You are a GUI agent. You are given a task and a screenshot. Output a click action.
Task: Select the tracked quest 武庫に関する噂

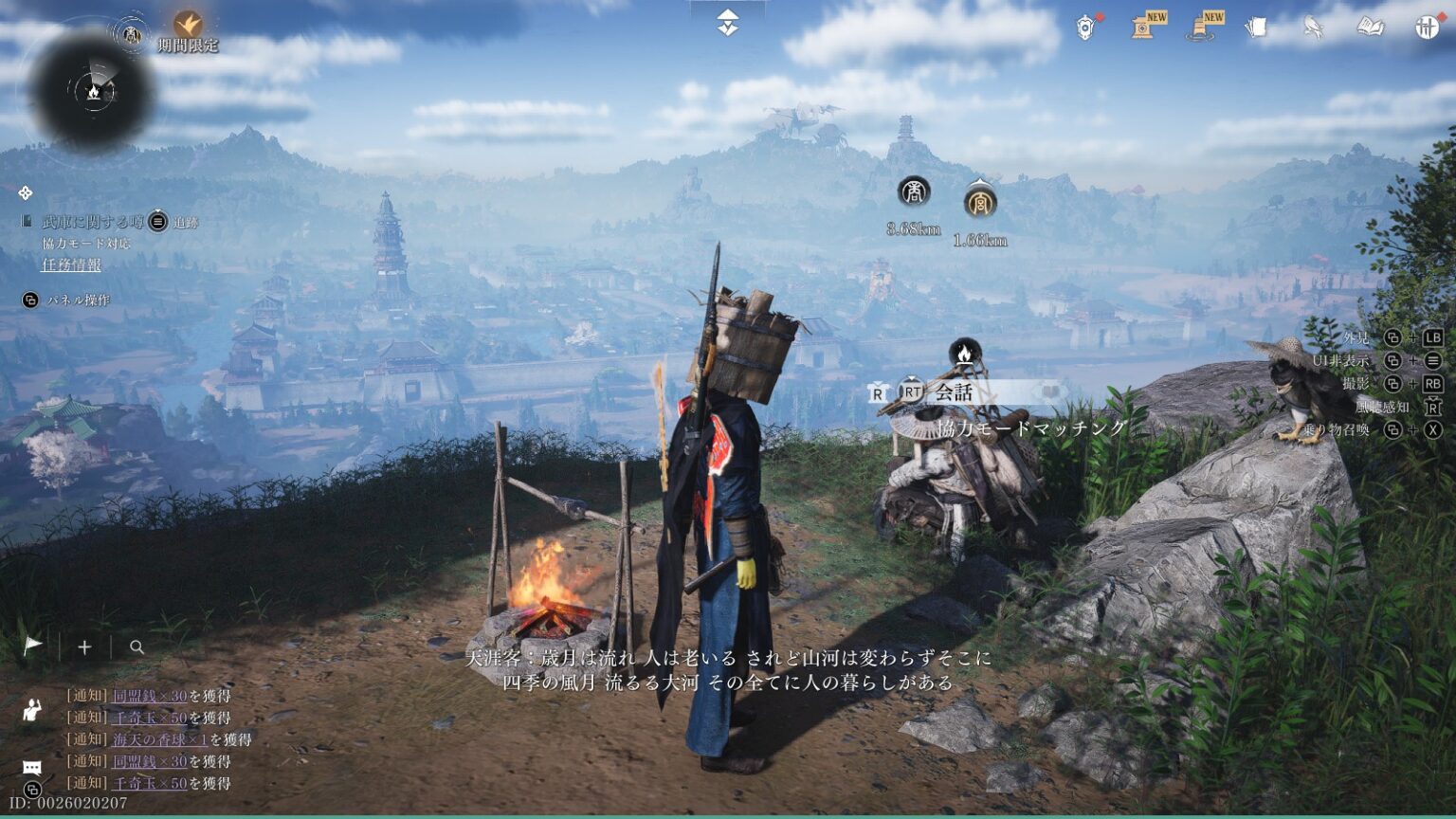pos(93,222)
